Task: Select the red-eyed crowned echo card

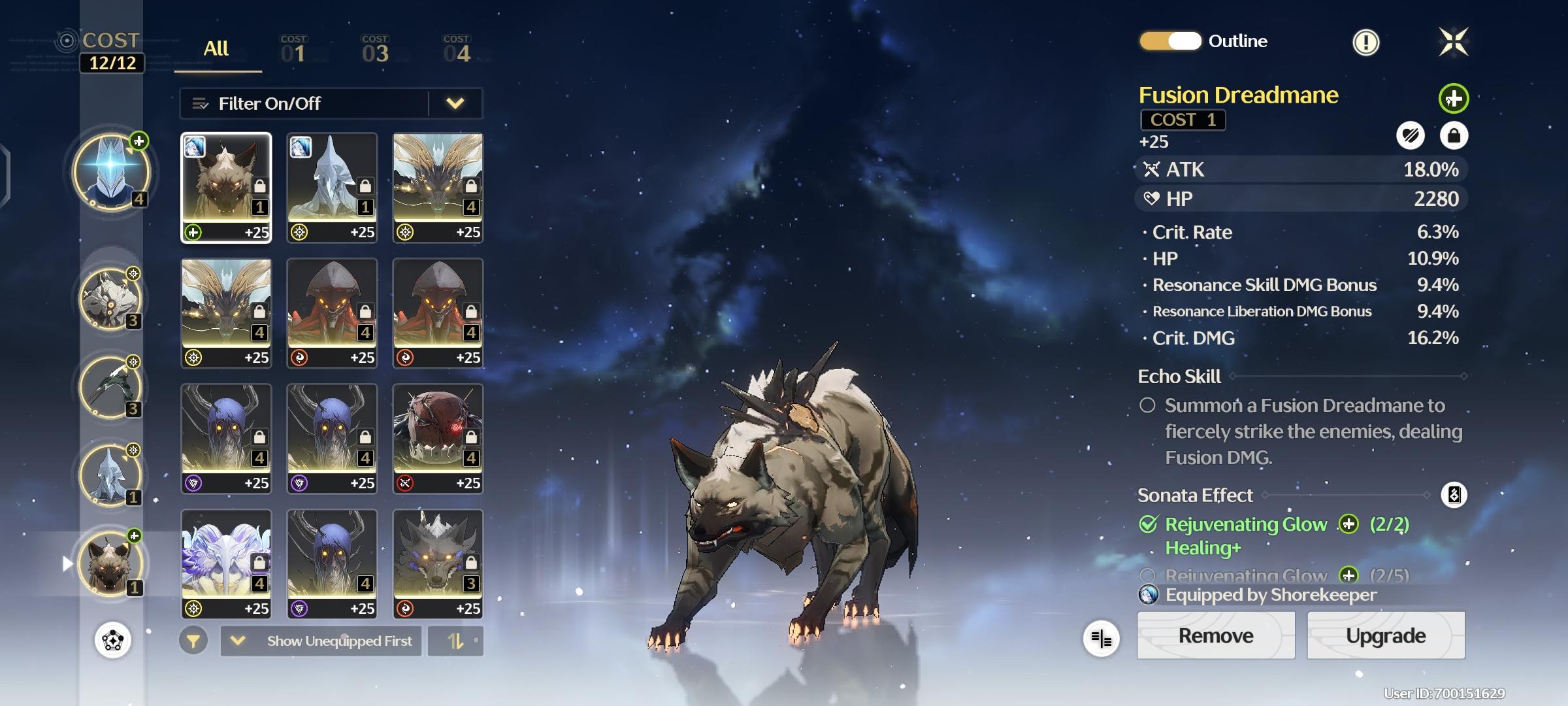Action: [438, 438]
